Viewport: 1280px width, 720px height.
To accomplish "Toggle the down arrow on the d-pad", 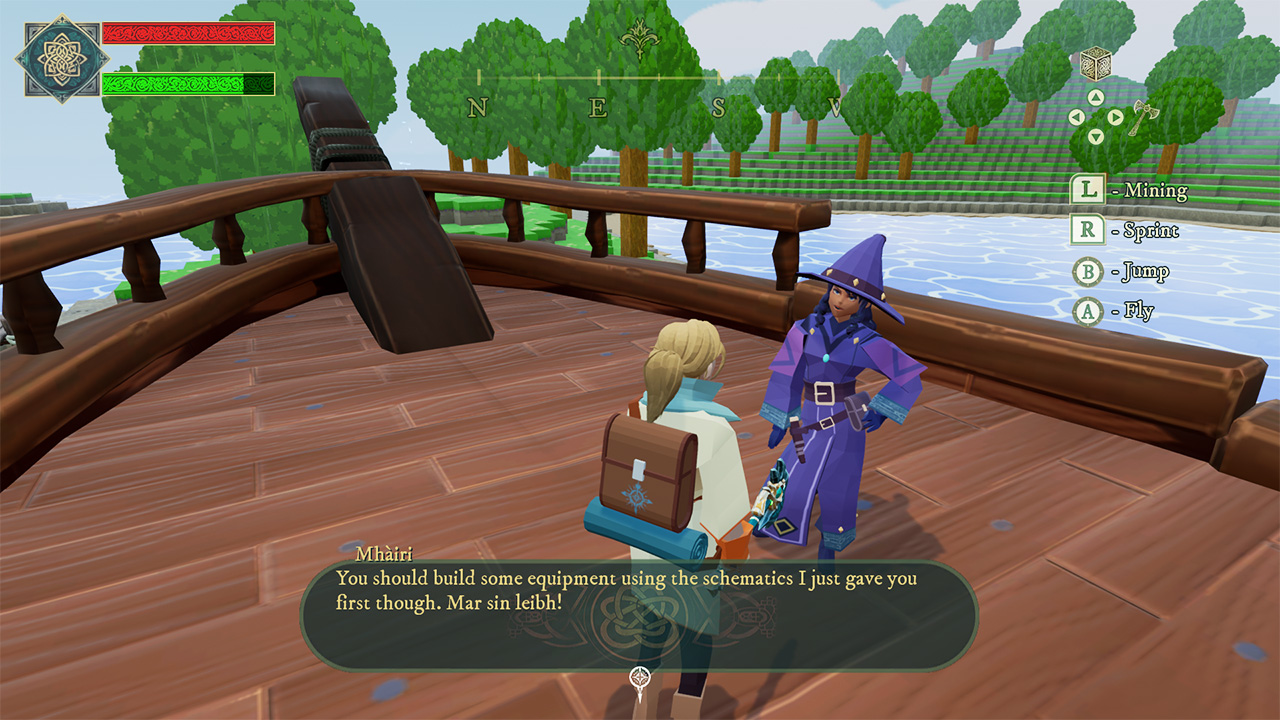I will tap(1097, 136).
